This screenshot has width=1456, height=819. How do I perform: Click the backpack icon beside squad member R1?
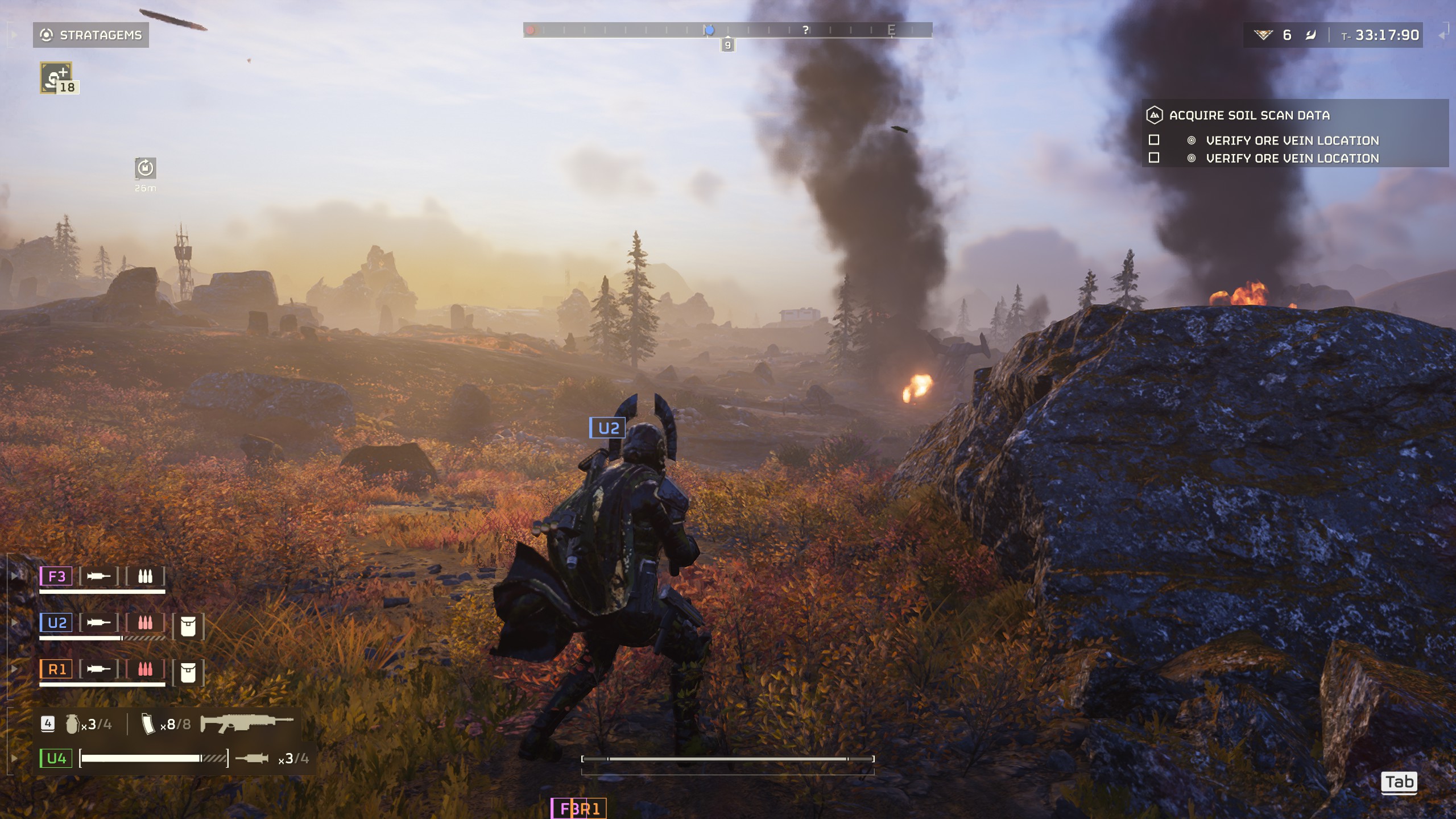188,673
